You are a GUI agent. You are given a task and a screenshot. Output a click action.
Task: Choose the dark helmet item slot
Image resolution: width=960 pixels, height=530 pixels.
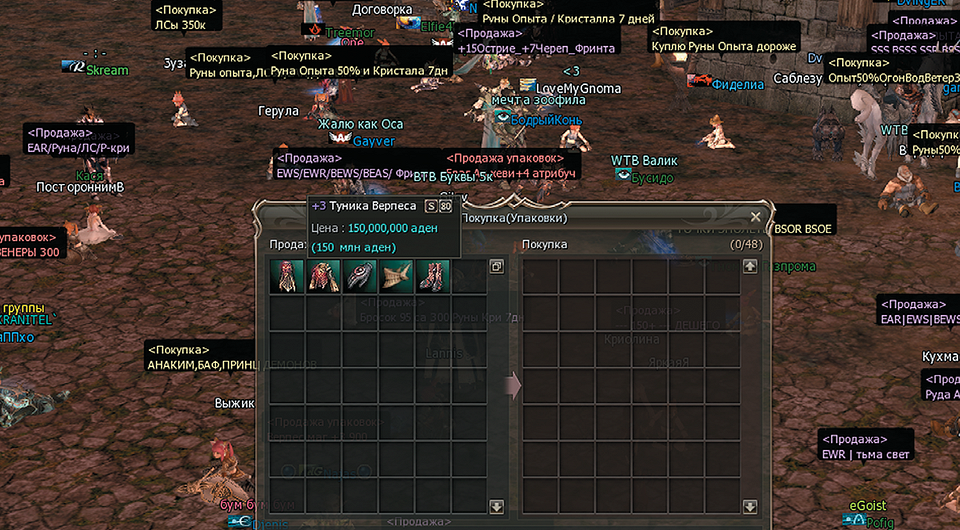tap(360, 277)
